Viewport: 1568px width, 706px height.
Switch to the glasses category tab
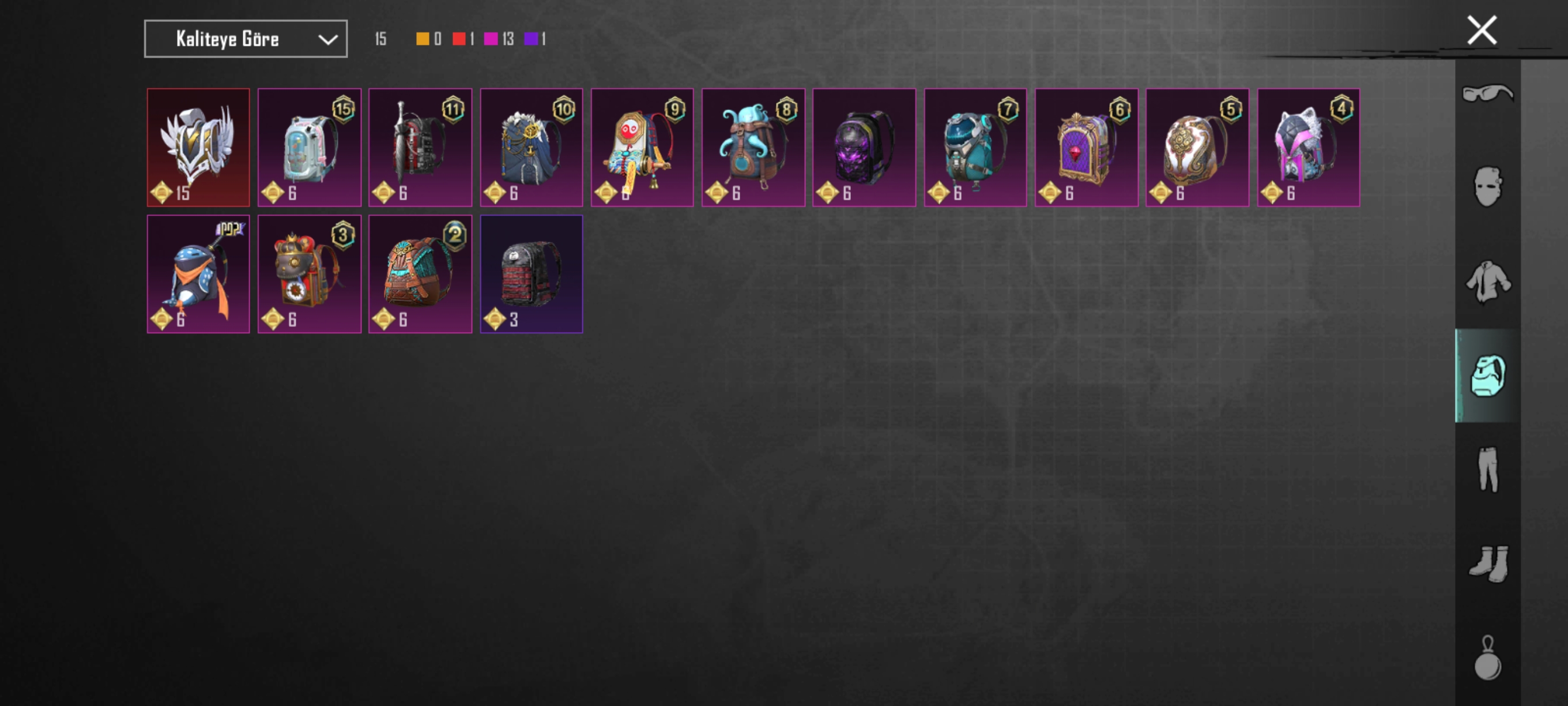pos(1487,94)
